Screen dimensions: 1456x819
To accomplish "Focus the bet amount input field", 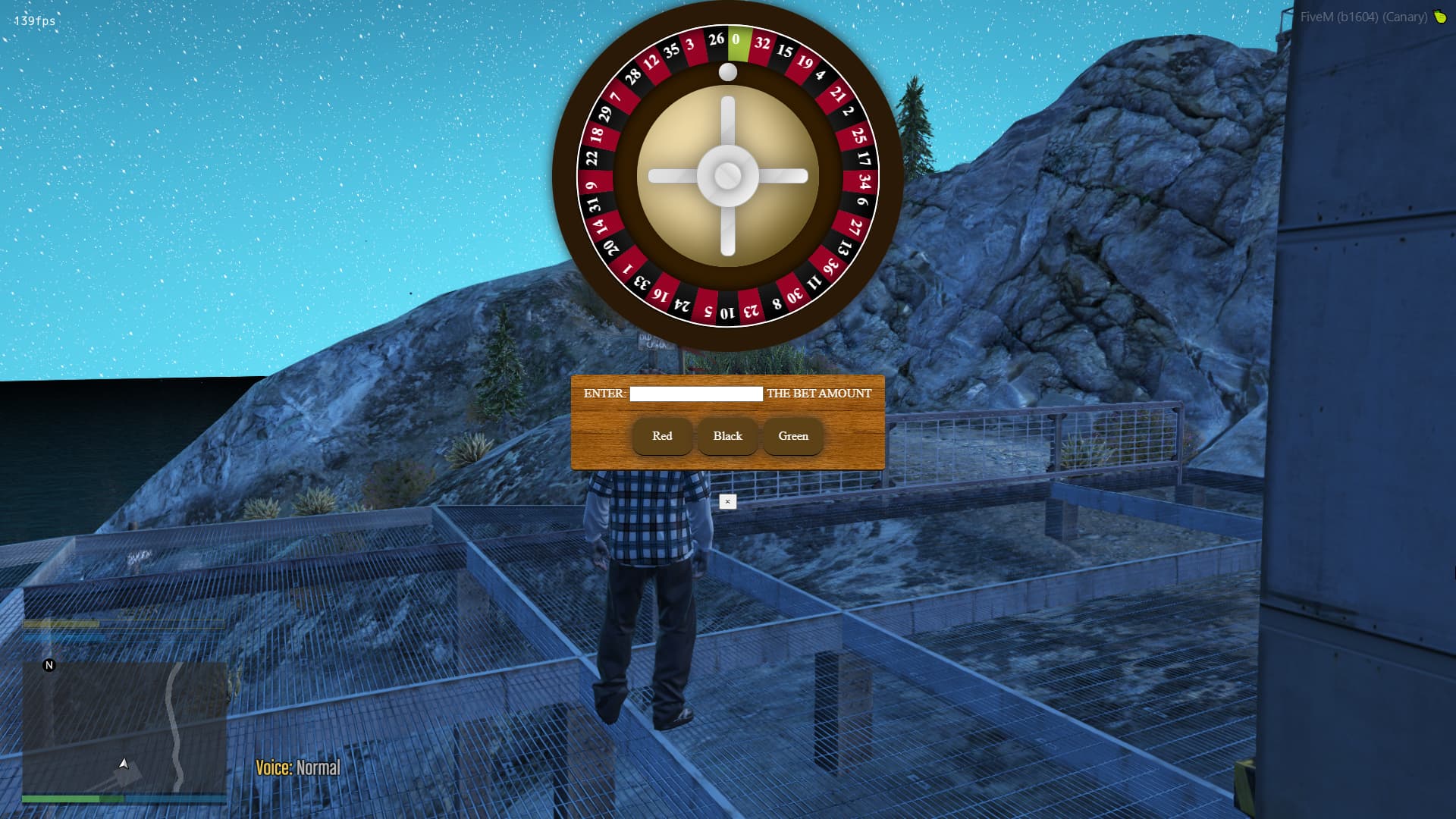I will (x=695, y=394).
